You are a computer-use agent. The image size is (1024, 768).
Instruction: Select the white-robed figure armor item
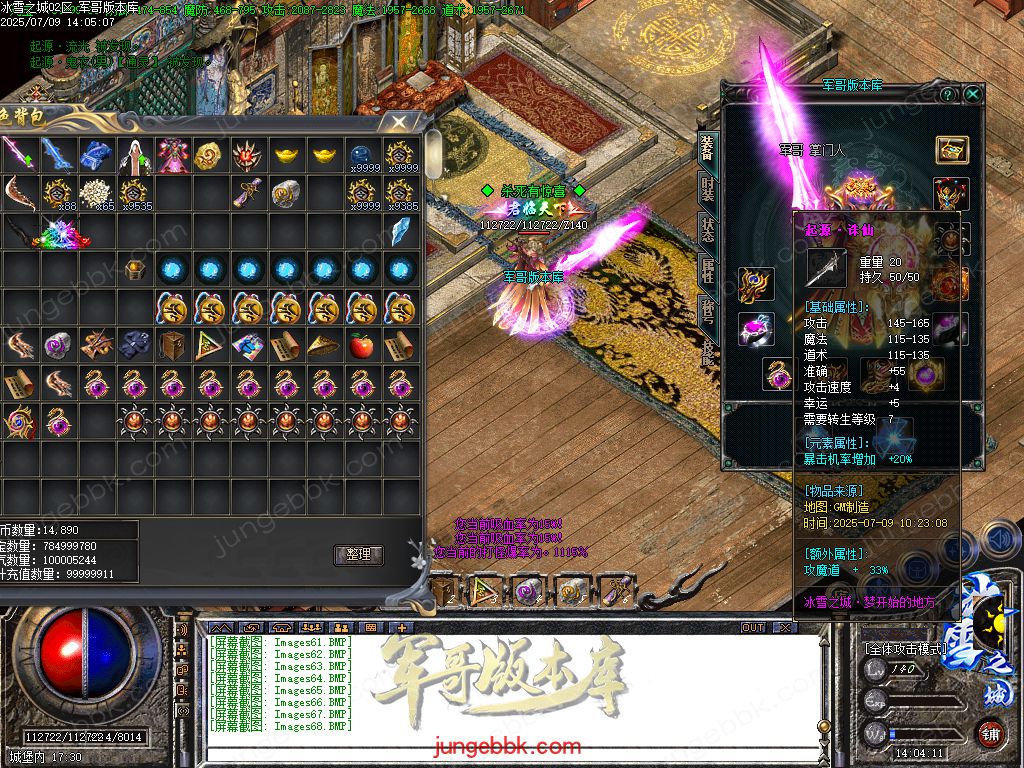click(134, 156)
